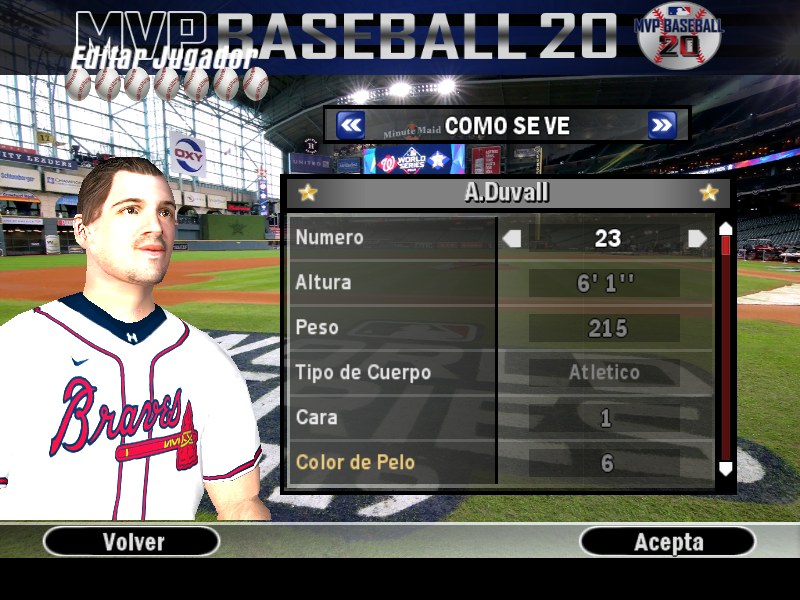
Task: Confirm changes with the Acepta button
Action: [x=668, y=542]
